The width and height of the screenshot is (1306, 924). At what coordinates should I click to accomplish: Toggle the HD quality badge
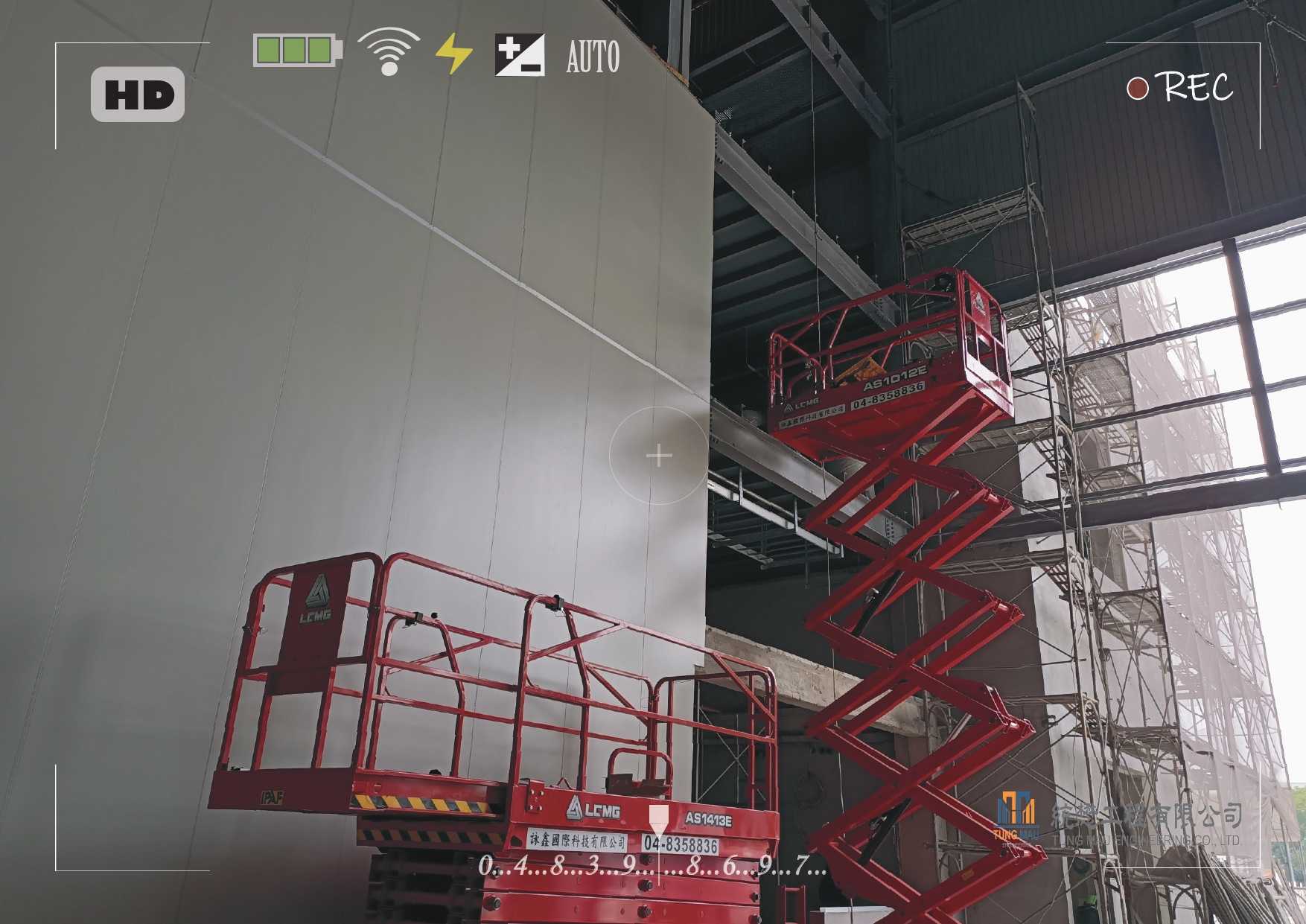coord(138,95)
